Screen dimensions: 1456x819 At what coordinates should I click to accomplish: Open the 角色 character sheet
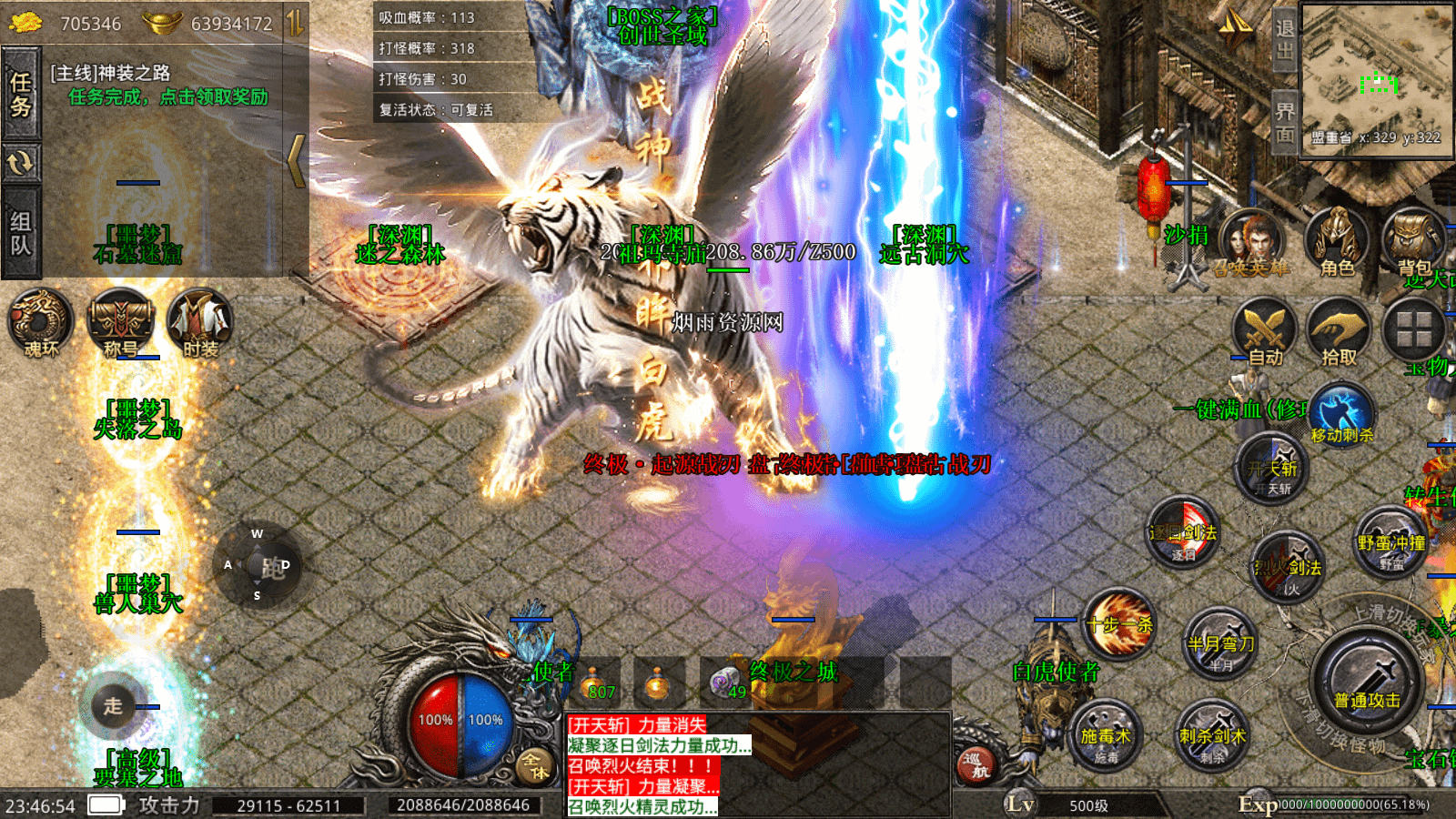click(x=1337, y=242)
